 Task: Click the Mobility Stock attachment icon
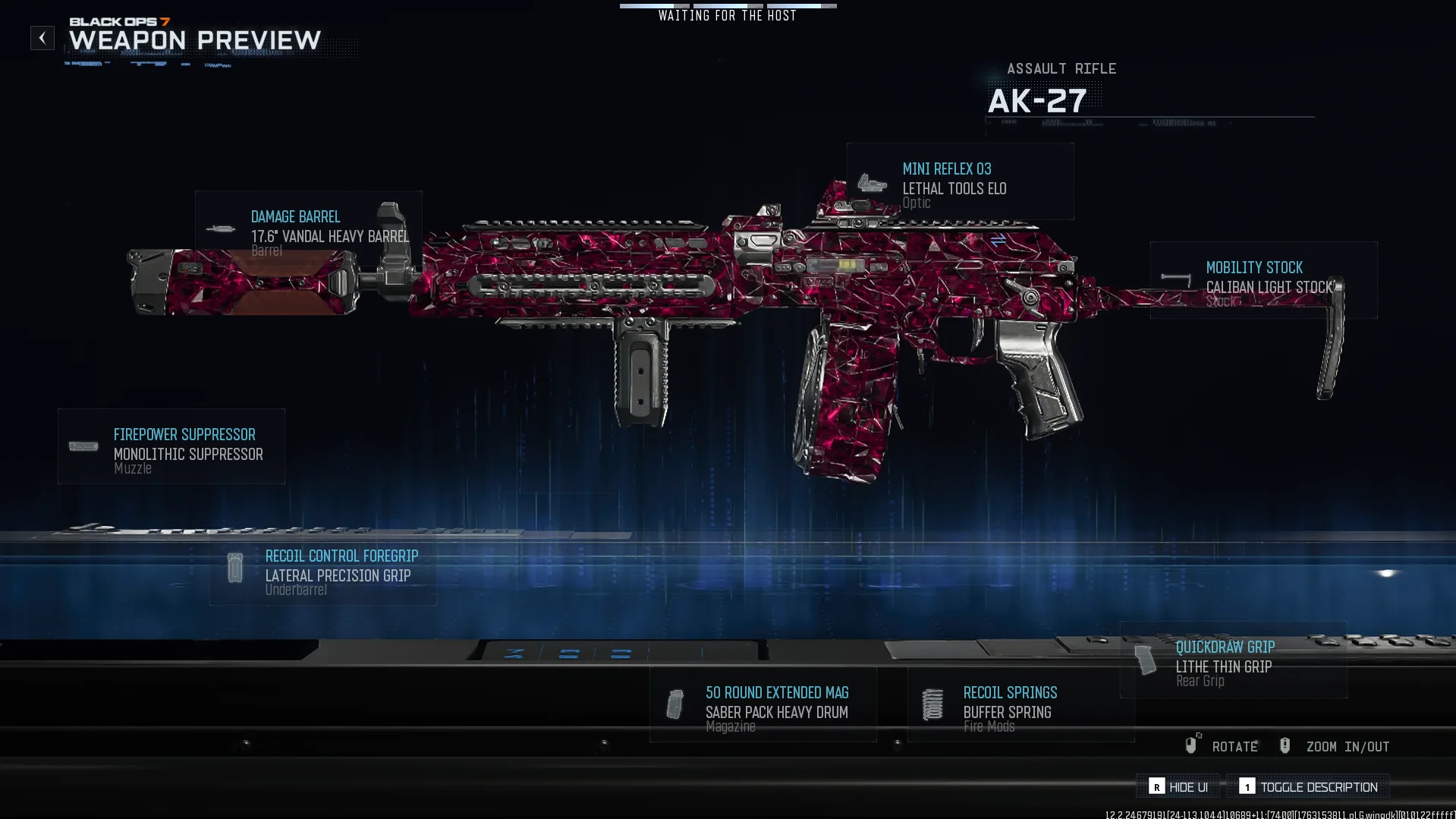pyautogui.click(x=1174, y=279)
